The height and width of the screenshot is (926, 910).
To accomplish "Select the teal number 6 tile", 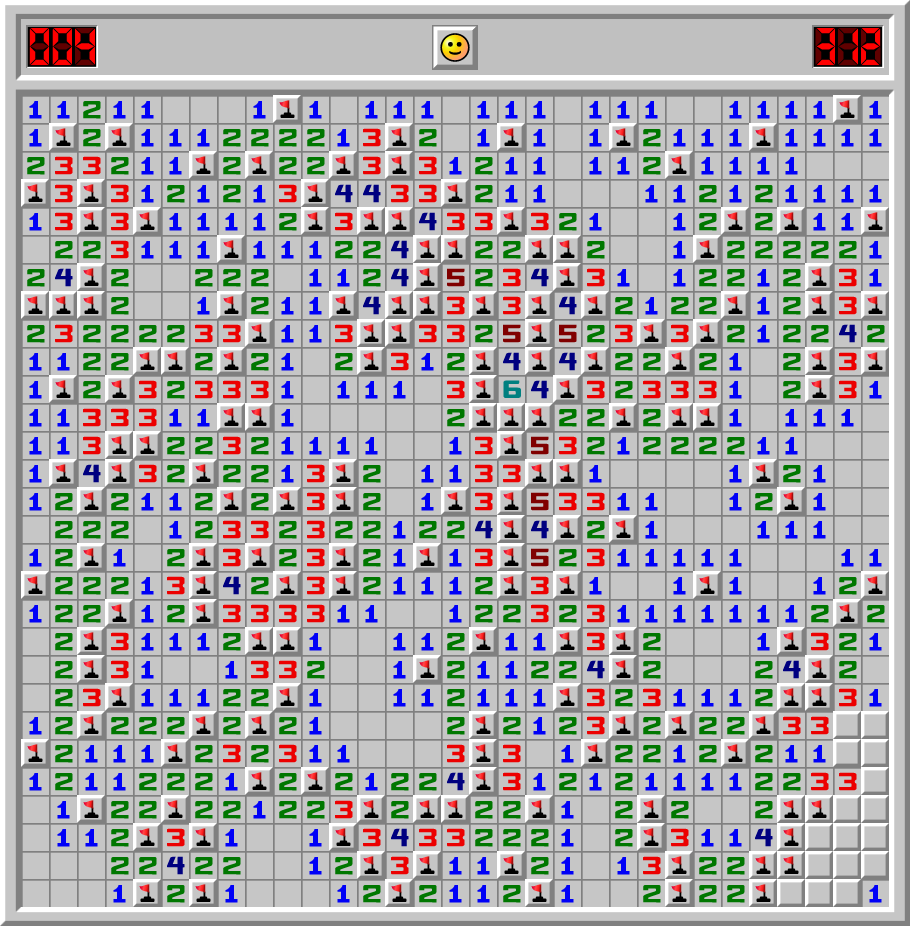I will tap(512, 388).
